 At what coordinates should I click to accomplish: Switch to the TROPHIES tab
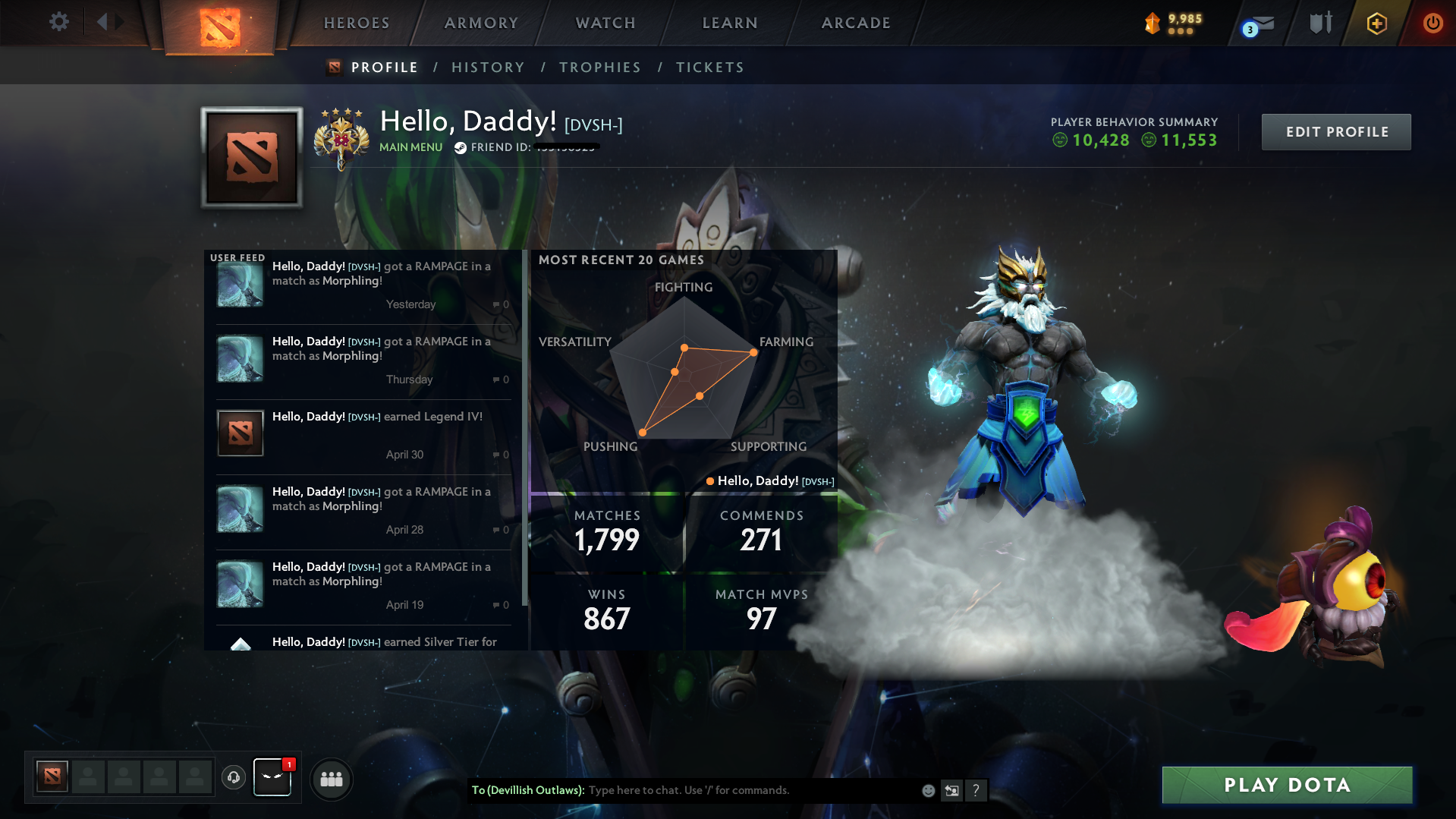pos(599,67)
